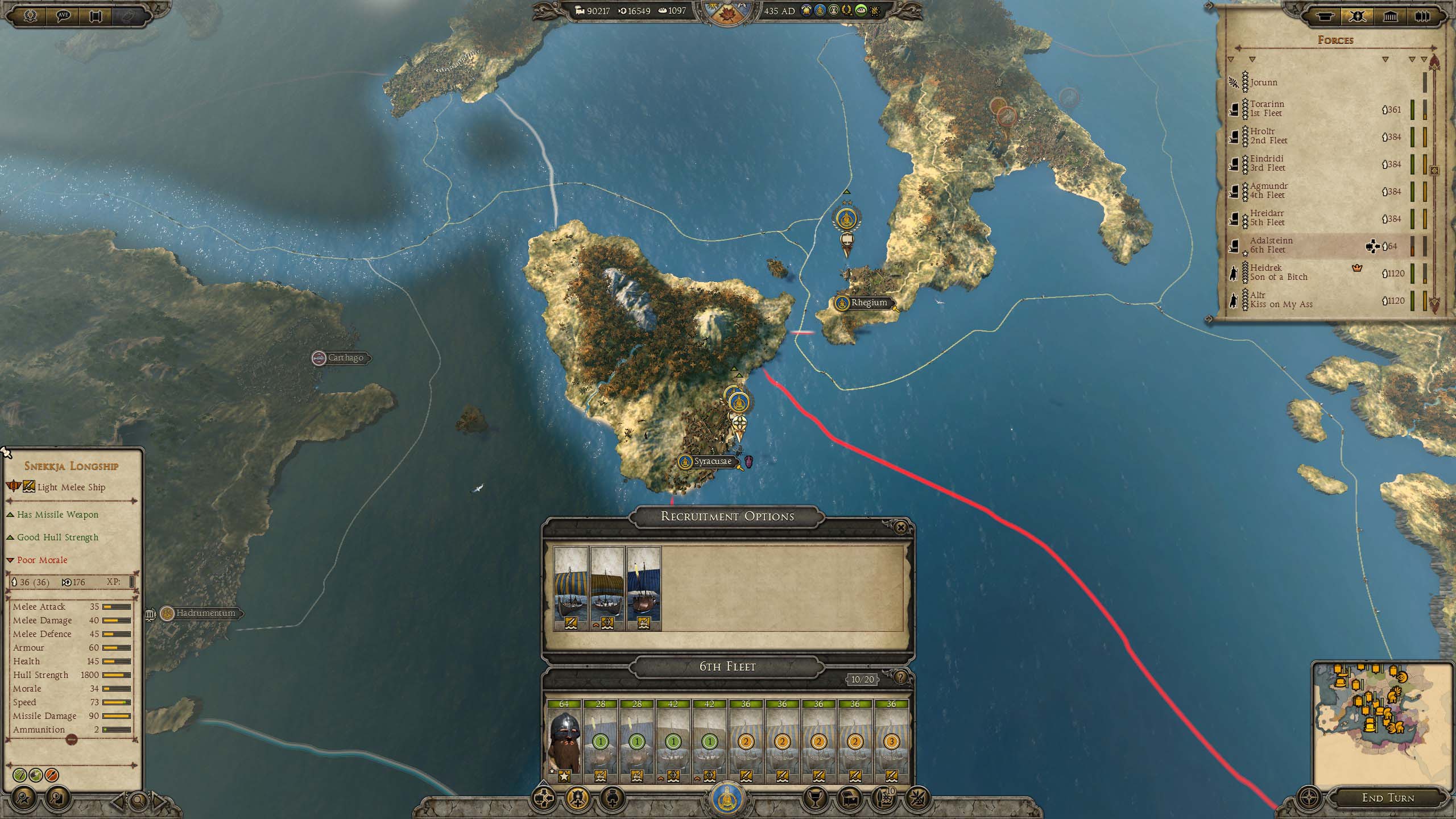Open the goblet icon button
This screenshot has height=819, width=1456.
(813, 799)
